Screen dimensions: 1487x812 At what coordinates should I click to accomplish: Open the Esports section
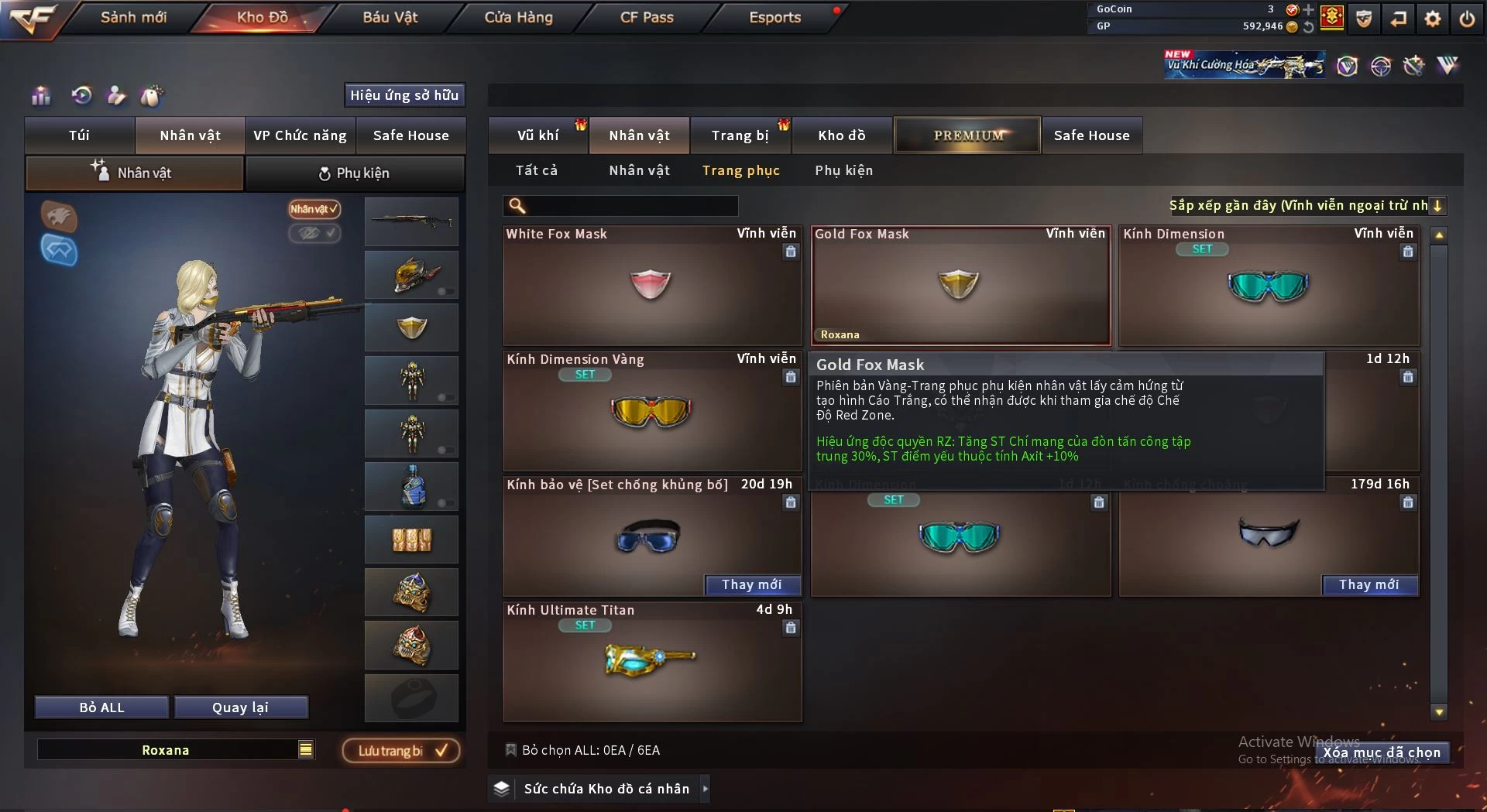[x=774, y=18]
